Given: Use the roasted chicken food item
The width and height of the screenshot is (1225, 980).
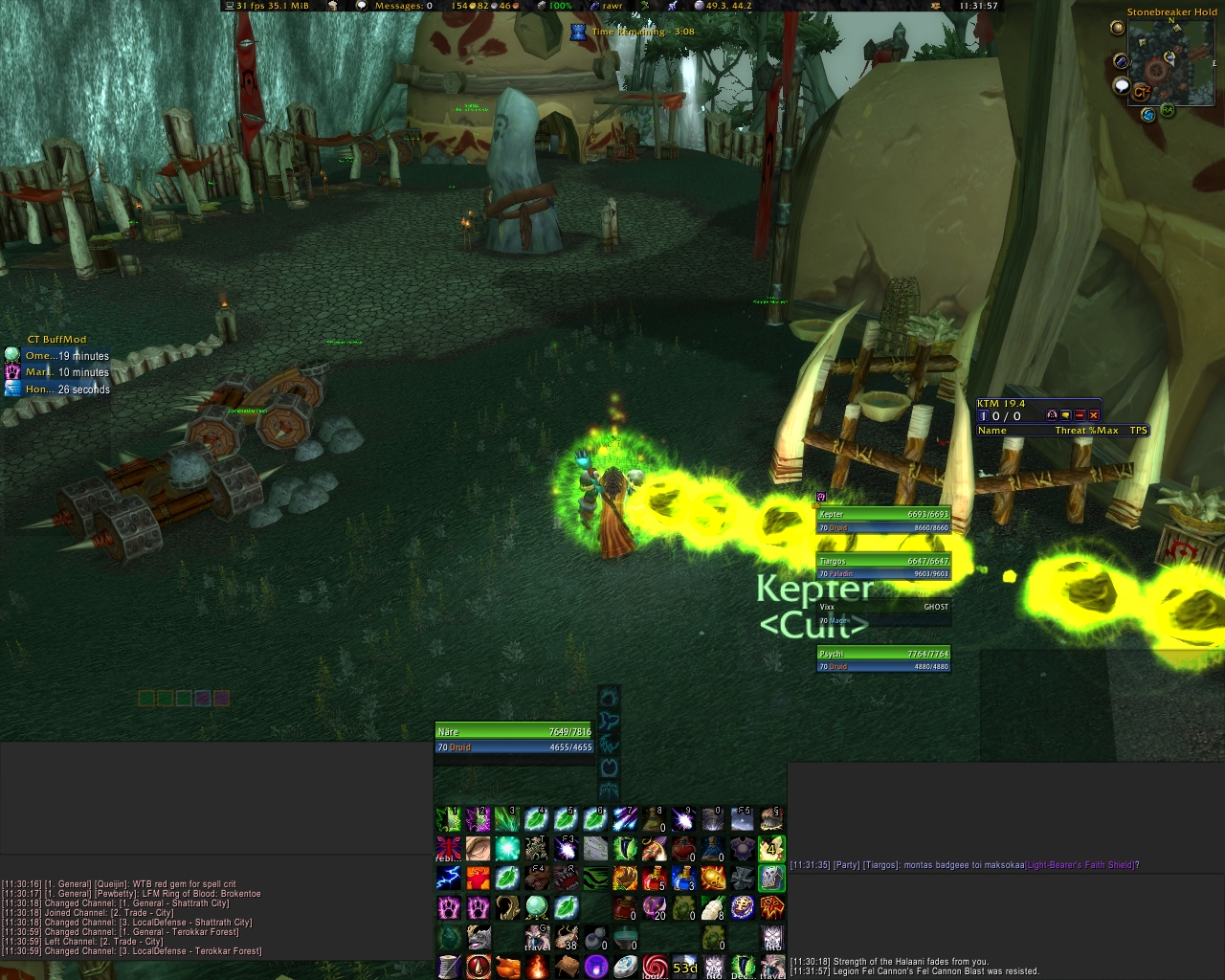Looking at the screenshot, I should point(507,966).
